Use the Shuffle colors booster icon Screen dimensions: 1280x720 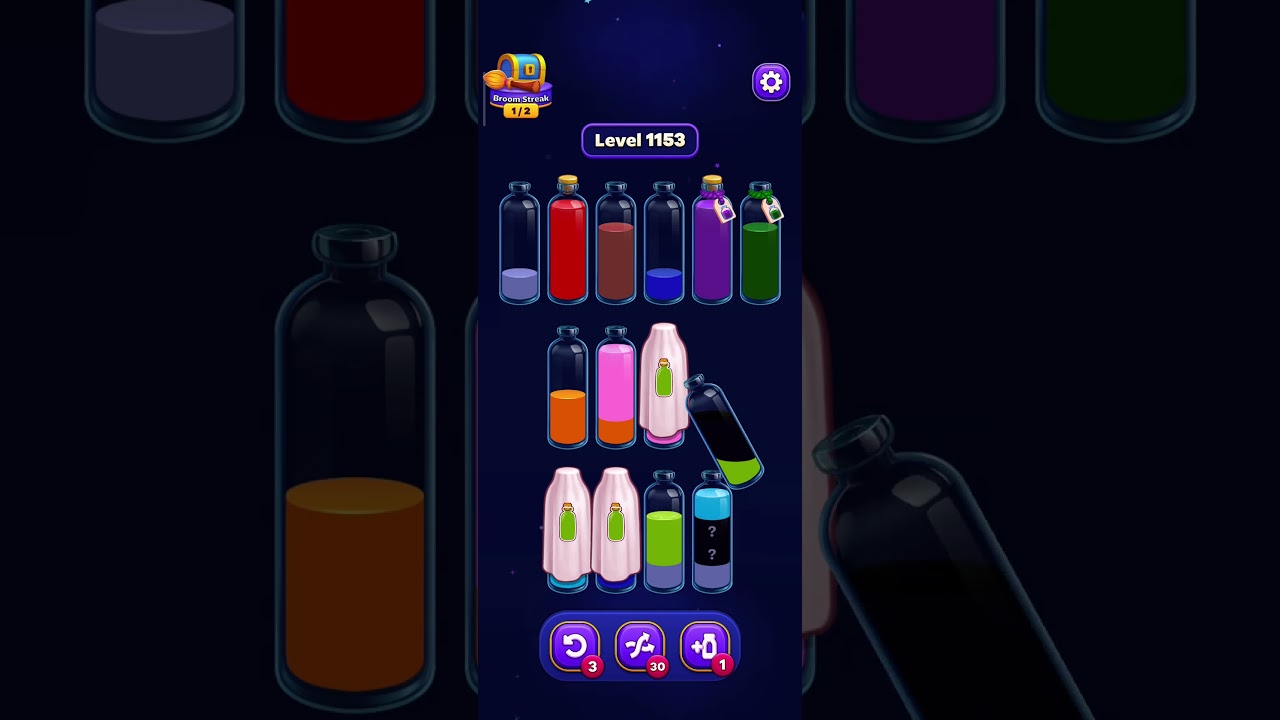(x=640, y=646)
